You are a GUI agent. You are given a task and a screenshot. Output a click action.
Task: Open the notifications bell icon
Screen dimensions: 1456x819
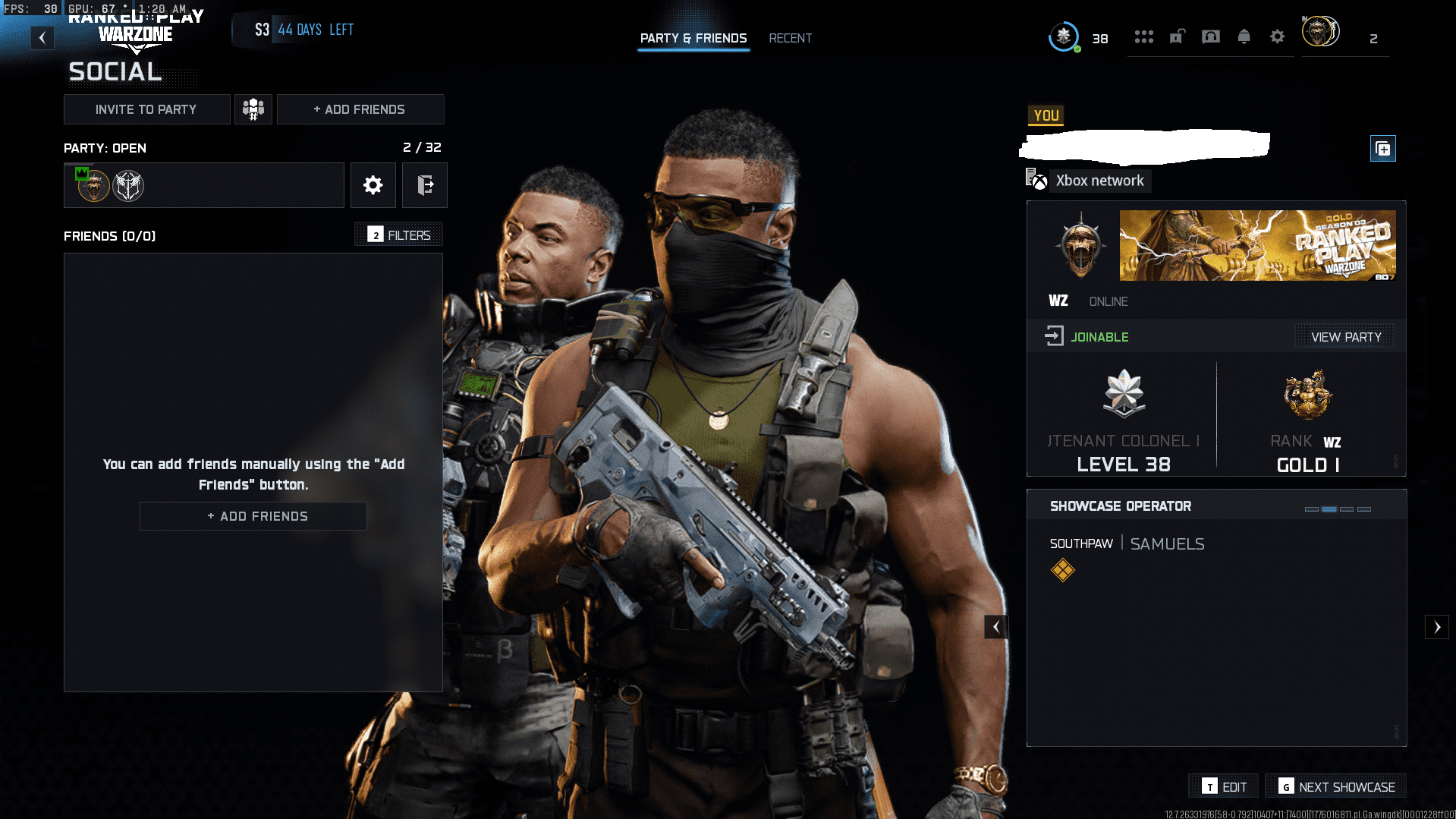tap(1244, 36)
